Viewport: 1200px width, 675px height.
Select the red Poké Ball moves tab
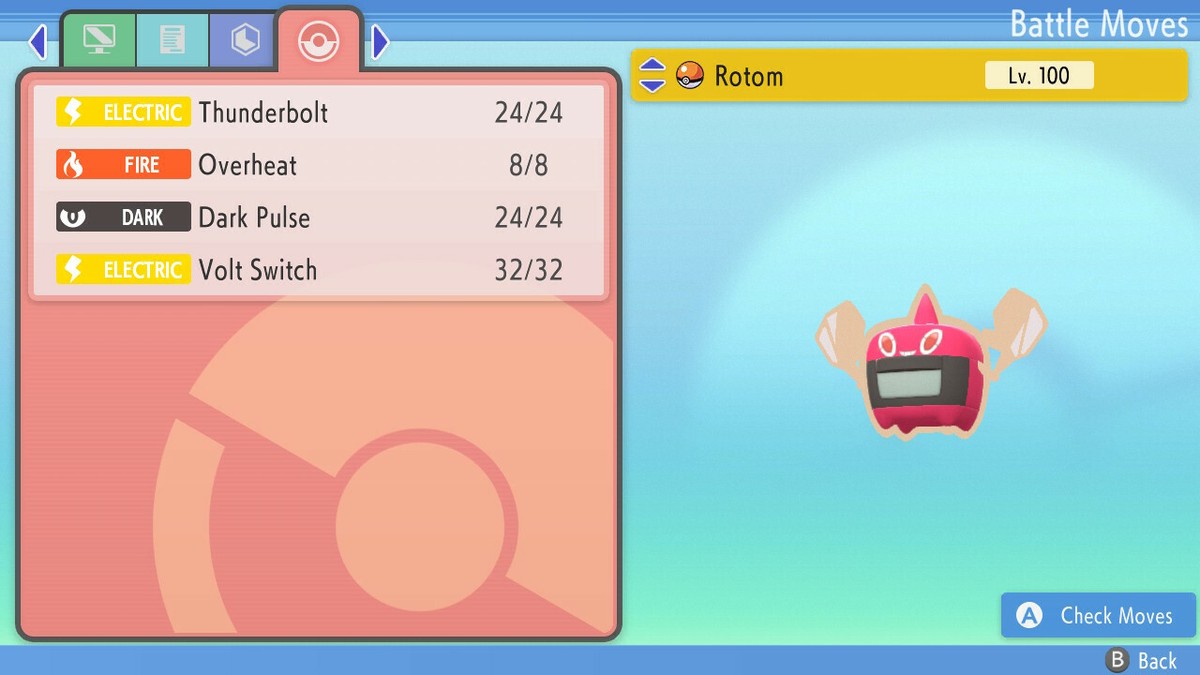[319, 41]
